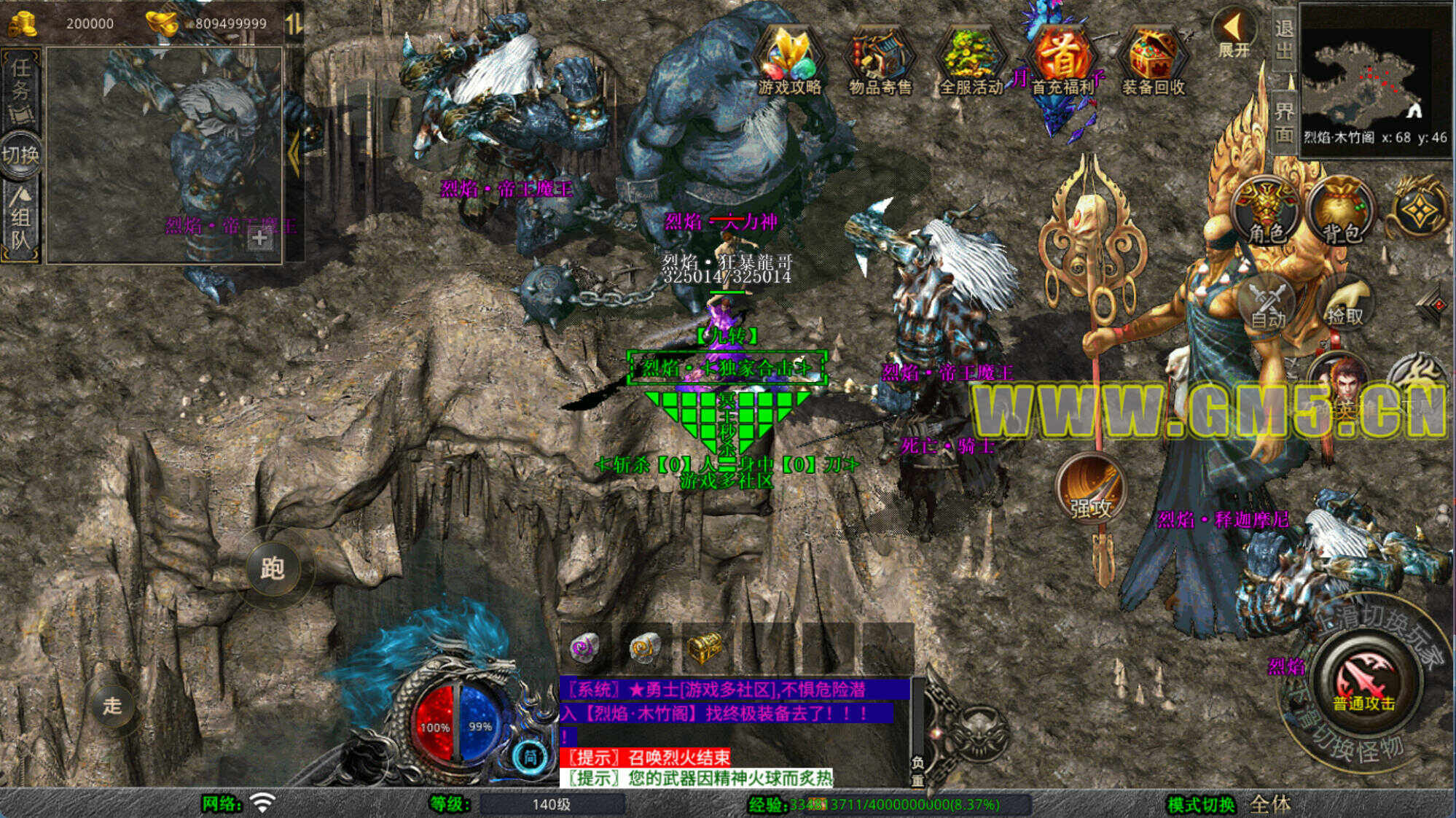Open the 组队 team tab

[20, 219]
